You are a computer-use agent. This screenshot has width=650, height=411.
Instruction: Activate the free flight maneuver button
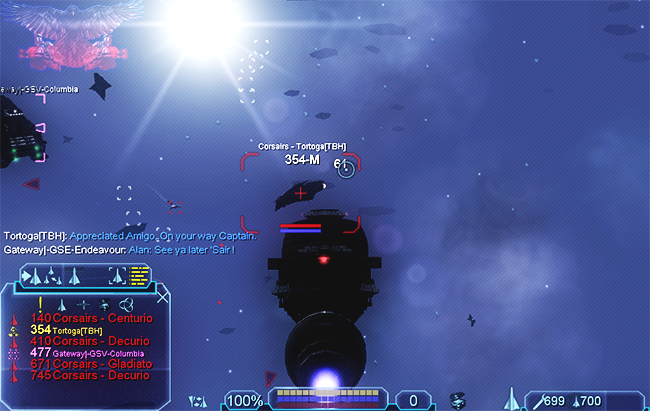pos(71,275)
